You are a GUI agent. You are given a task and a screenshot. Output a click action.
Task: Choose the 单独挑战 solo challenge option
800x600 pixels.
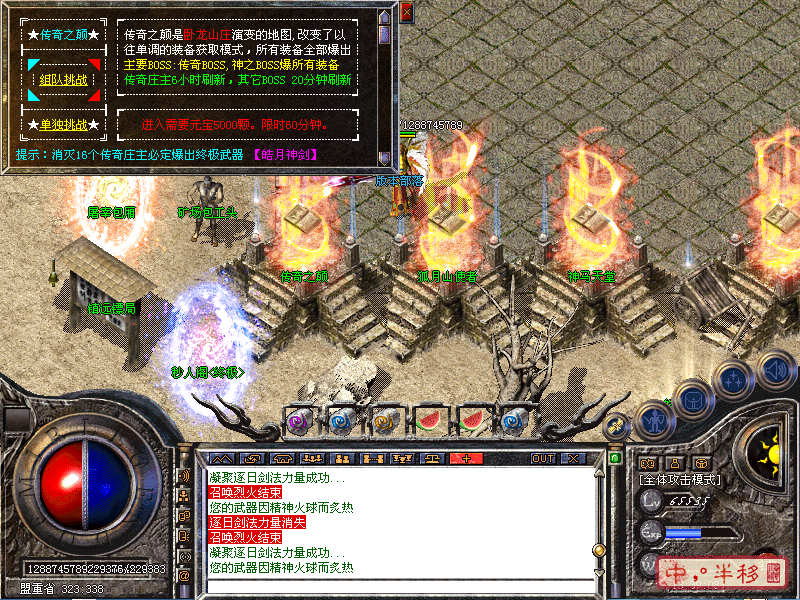click(x=64, y=125)
